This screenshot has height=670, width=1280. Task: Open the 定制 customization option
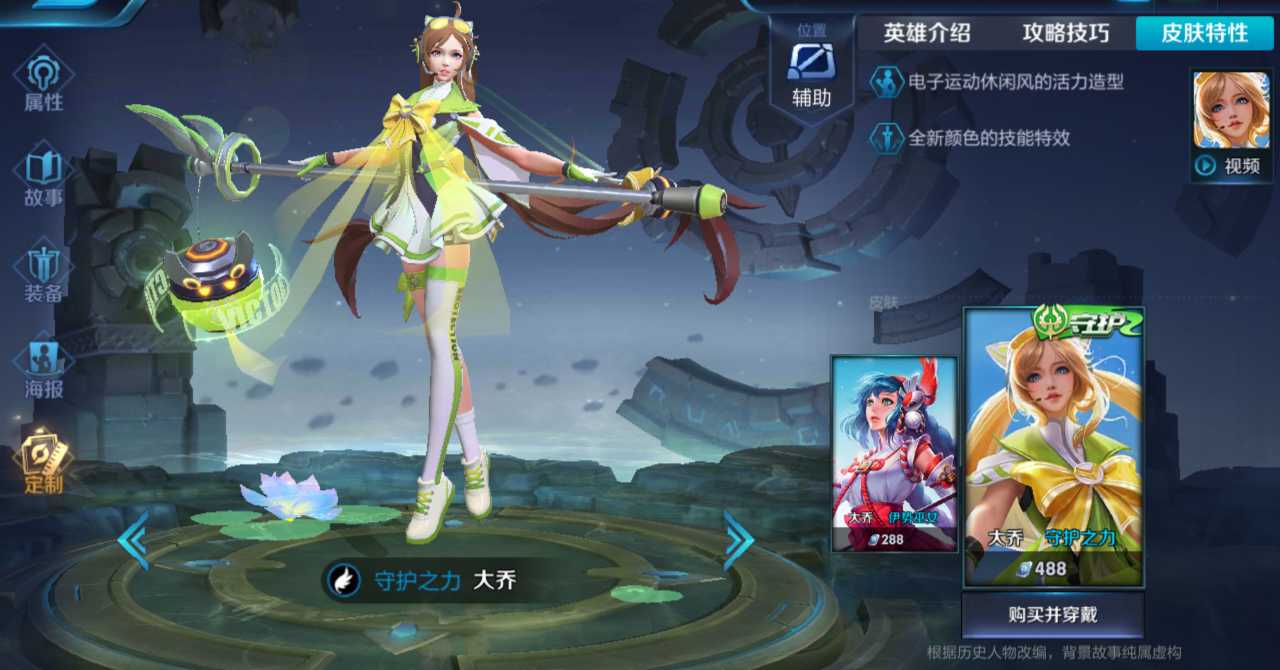pyautogui.click(x=43, y=463)
